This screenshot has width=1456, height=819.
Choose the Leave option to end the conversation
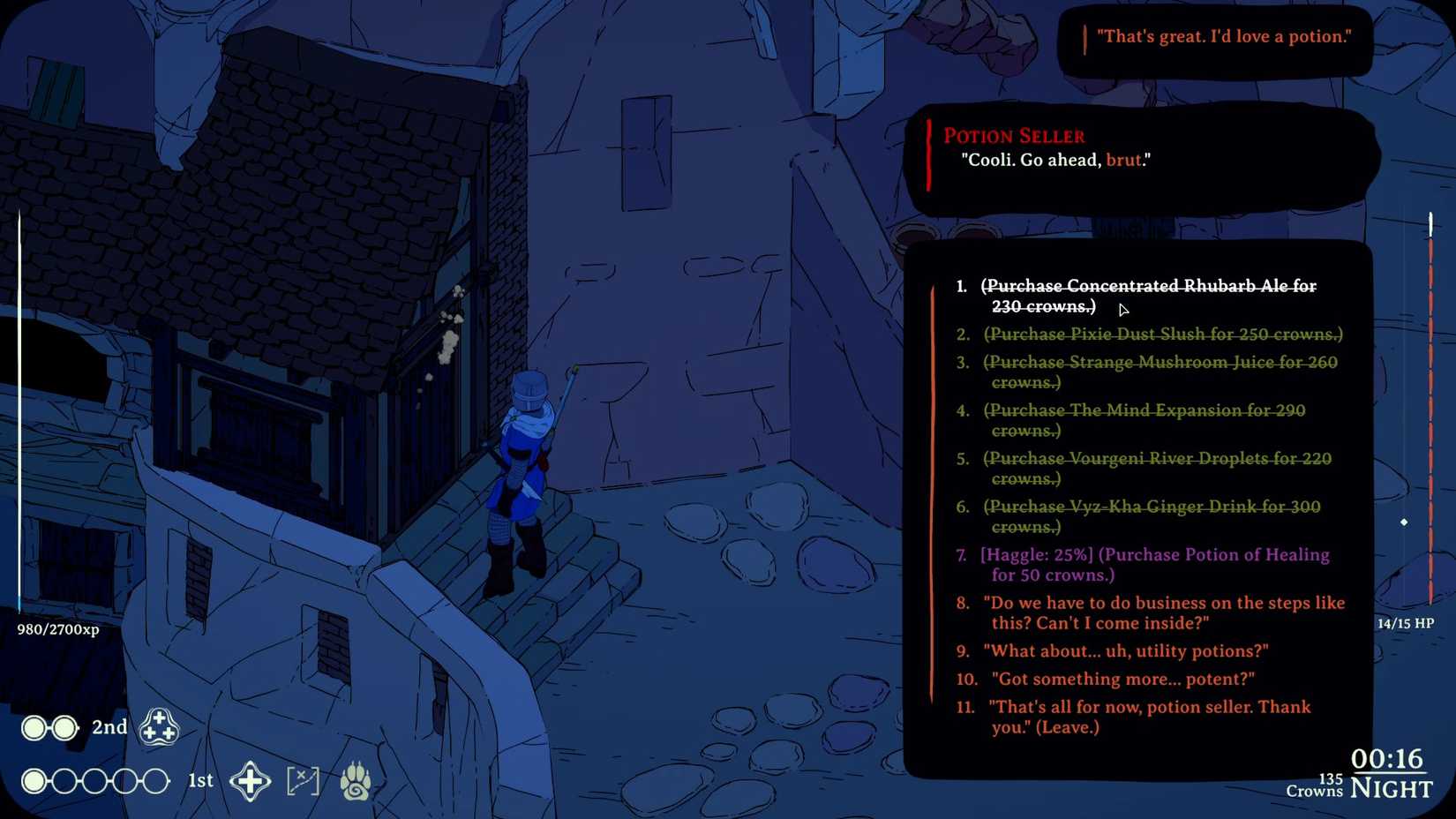(x=1147, y=717)
